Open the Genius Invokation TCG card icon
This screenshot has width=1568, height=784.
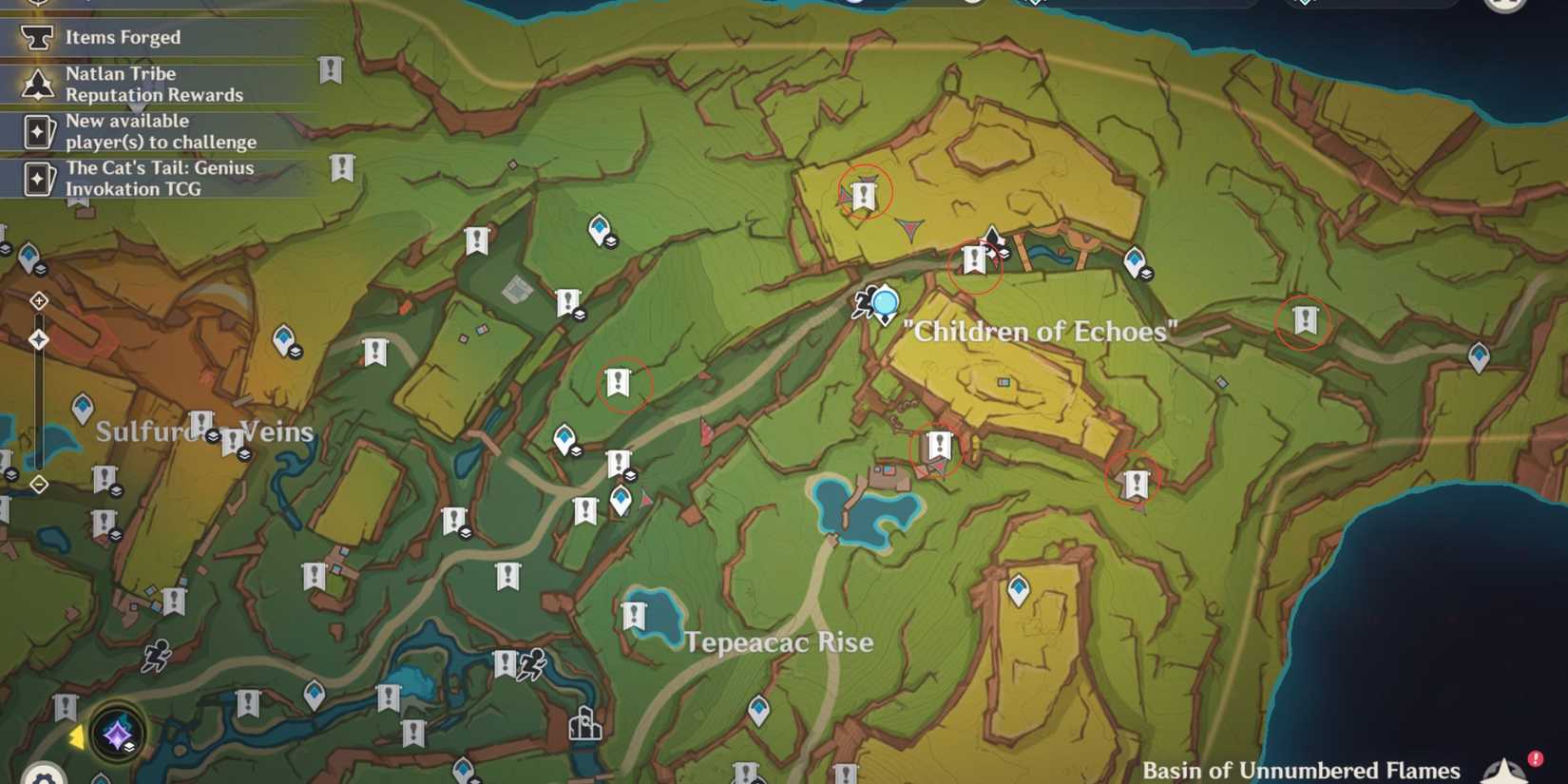coord(38,178)
